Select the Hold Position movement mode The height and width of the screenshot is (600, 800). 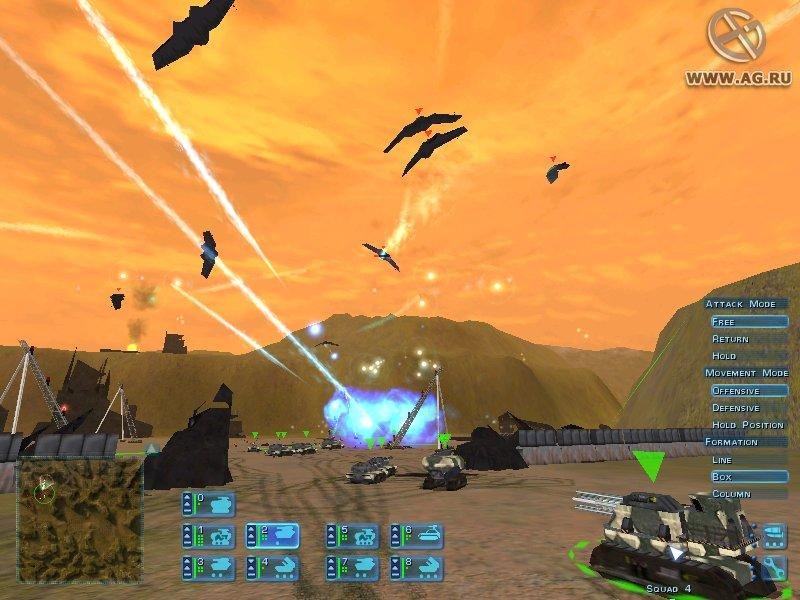tap(748, 425)
